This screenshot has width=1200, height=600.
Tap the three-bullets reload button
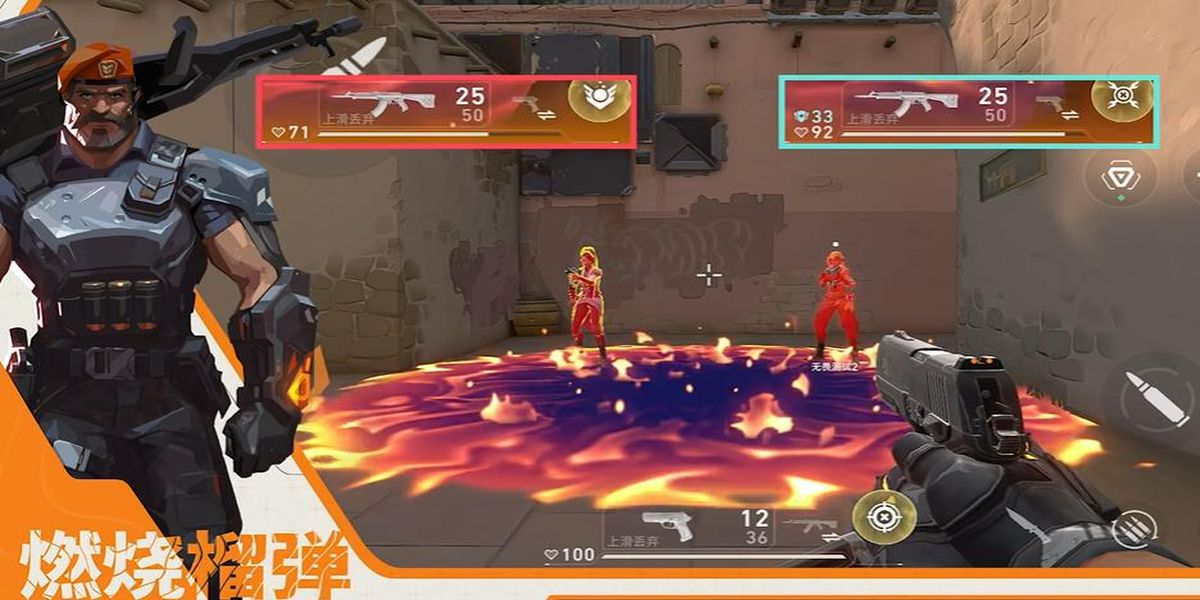(x=1133, y=527)
